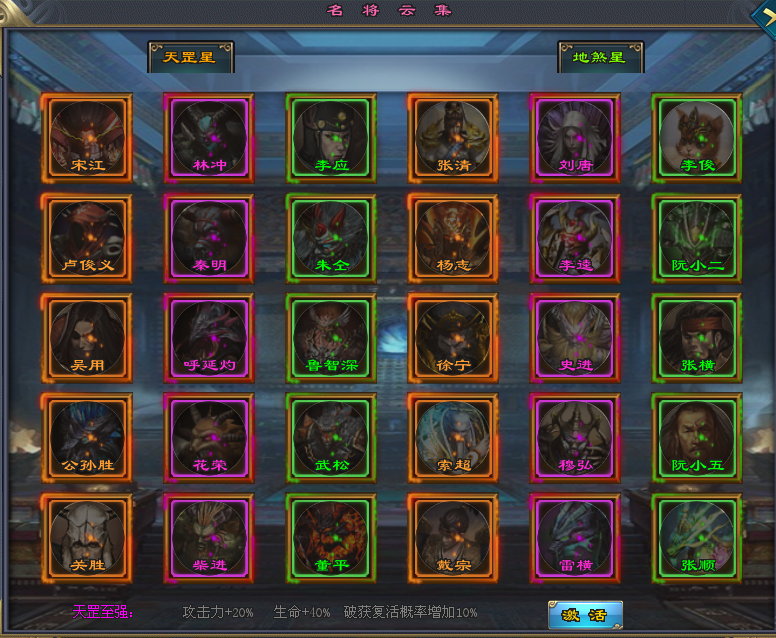
Task: Select the 刘唐 hero portrait
Action: tap(575, 138)
